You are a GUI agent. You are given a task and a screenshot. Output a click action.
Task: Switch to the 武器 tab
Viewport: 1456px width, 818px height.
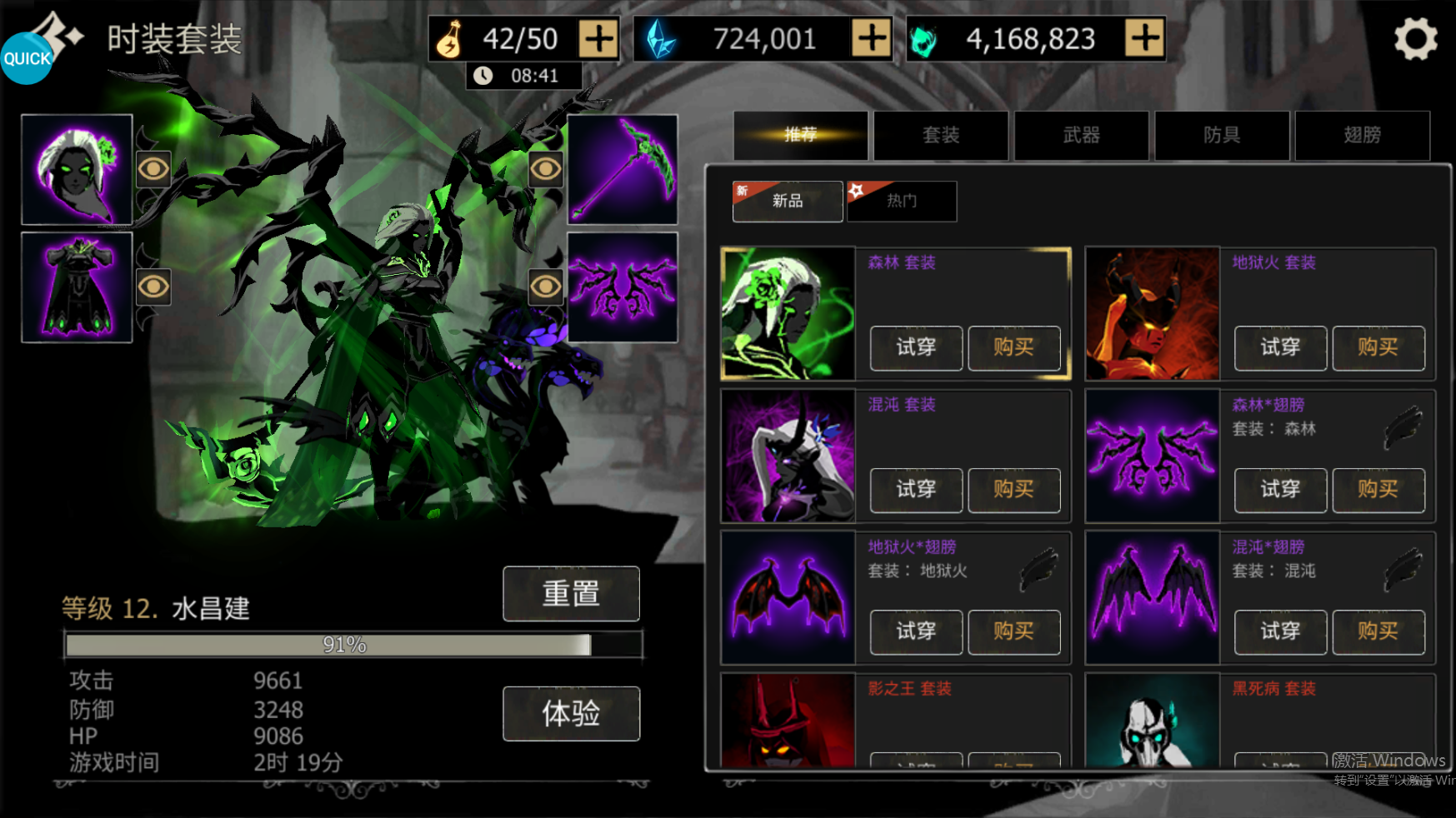pos(1081,135)
